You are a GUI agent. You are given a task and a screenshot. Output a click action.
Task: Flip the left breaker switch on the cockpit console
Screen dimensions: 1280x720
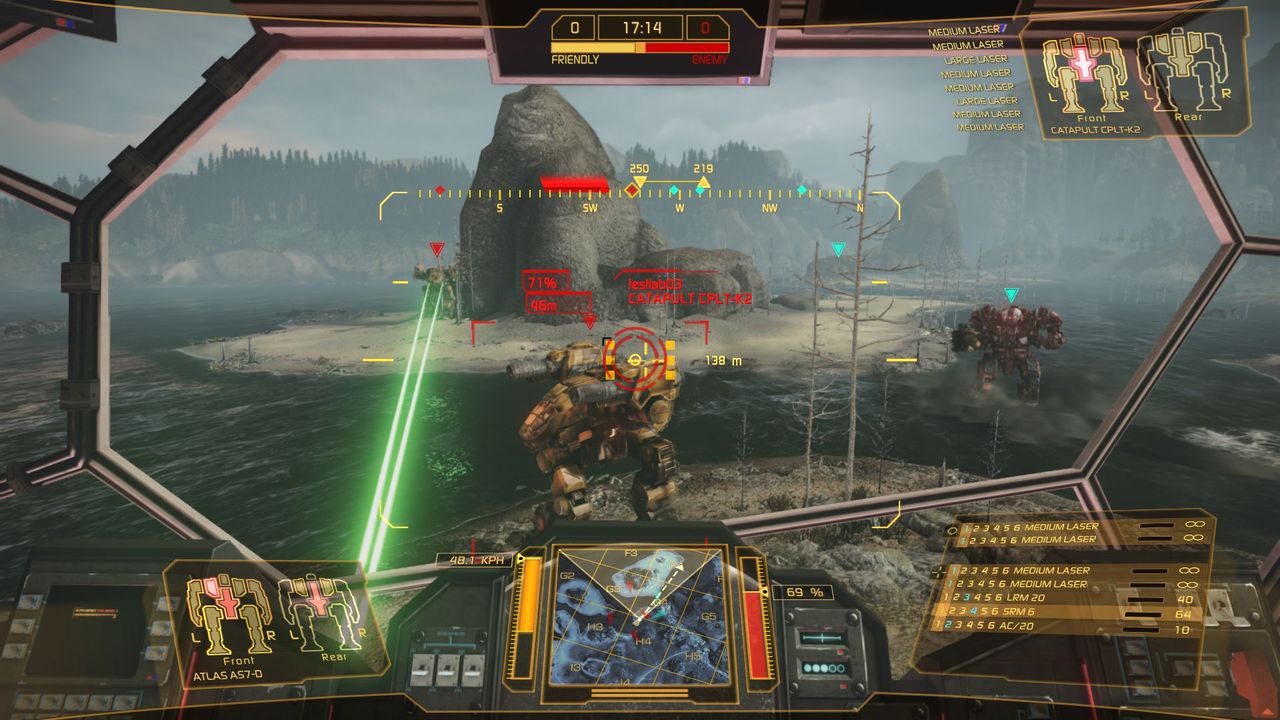(421, 671)
